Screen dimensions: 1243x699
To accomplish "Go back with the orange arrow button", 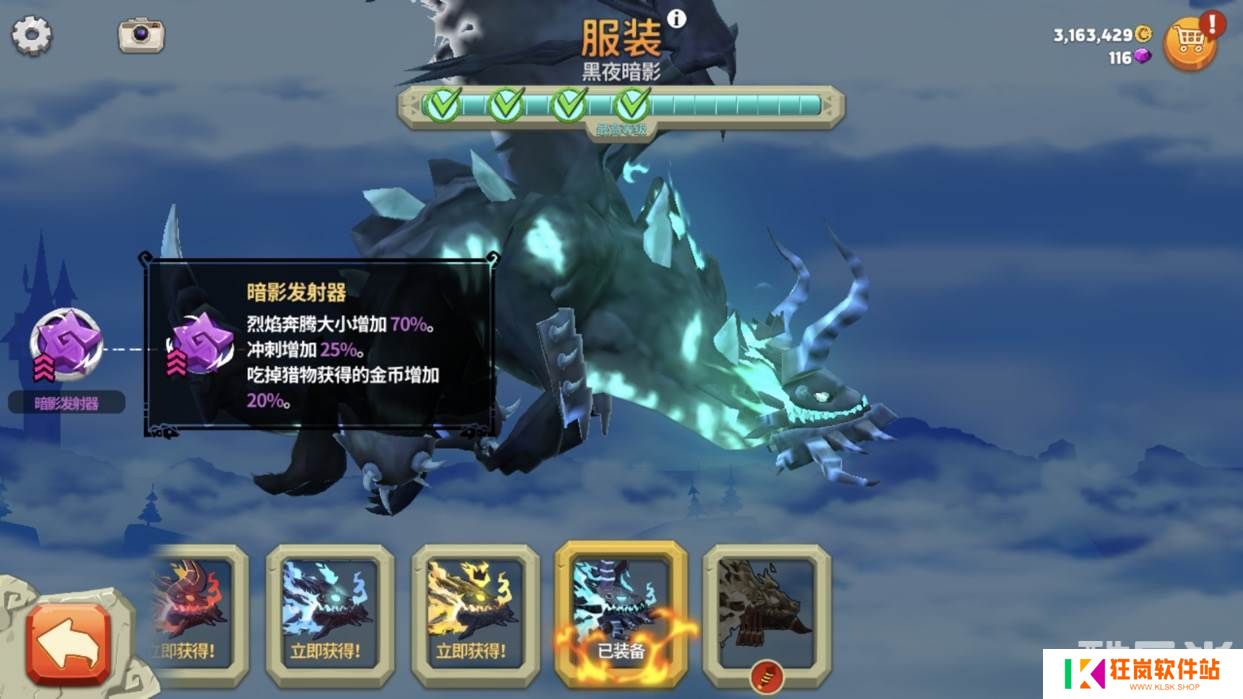I will pos(68,644).
